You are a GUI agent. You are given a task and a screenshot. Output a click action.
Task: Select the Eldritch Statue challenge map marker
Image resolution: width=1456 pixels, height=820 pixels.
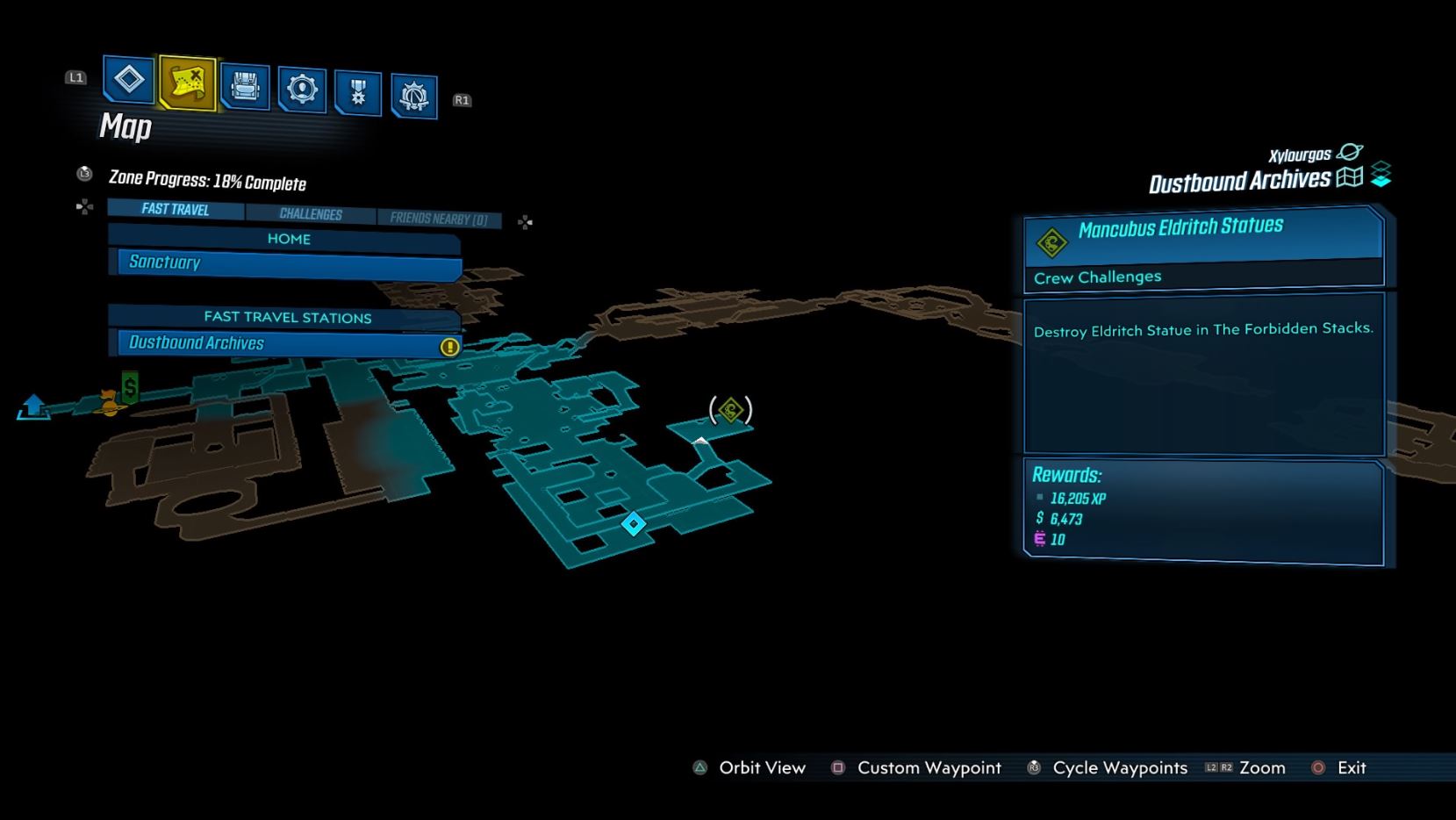click(731, 409)
